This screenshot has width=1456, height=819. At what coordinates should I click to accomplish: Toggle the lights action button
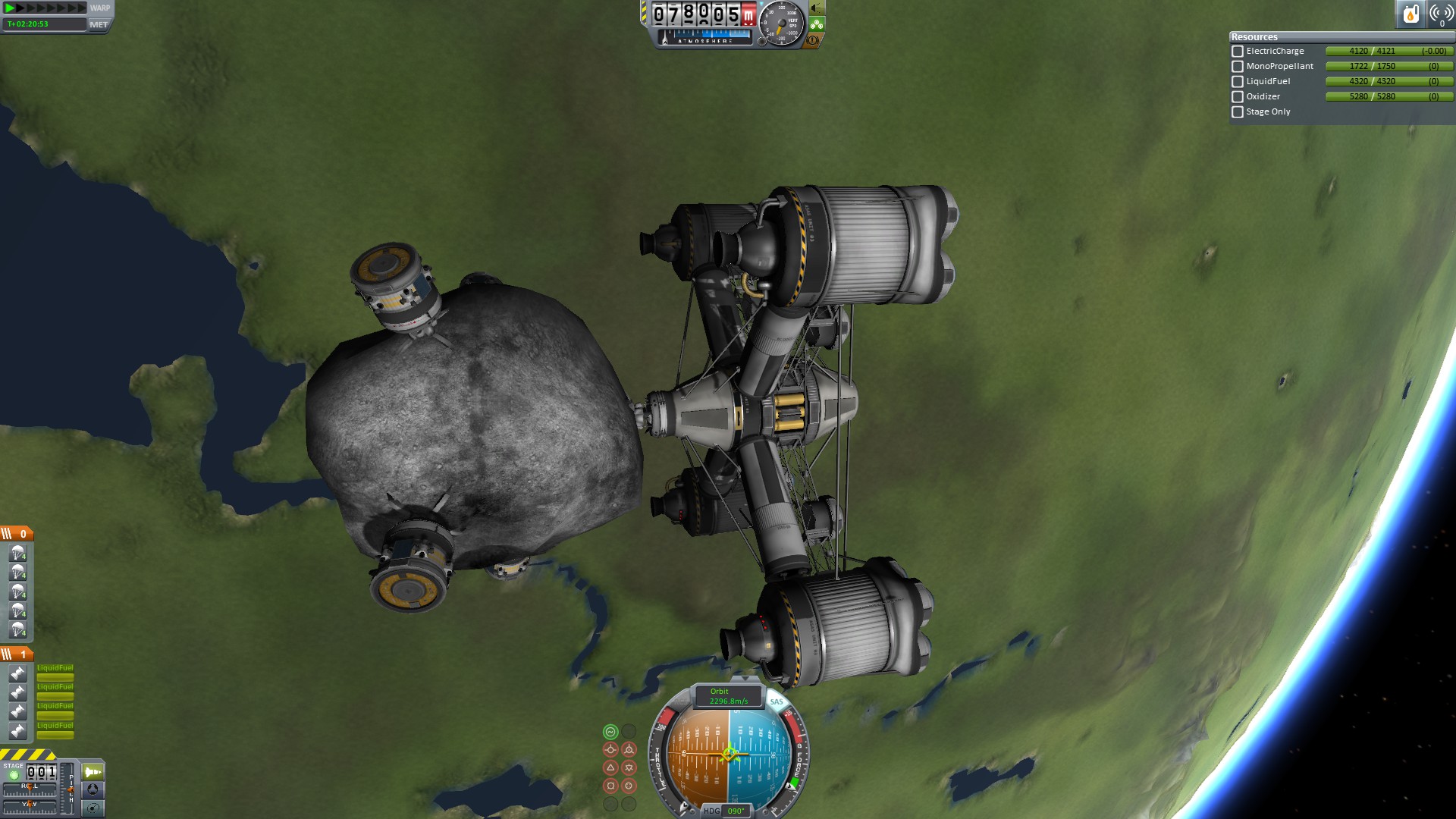tap(817, 8)
